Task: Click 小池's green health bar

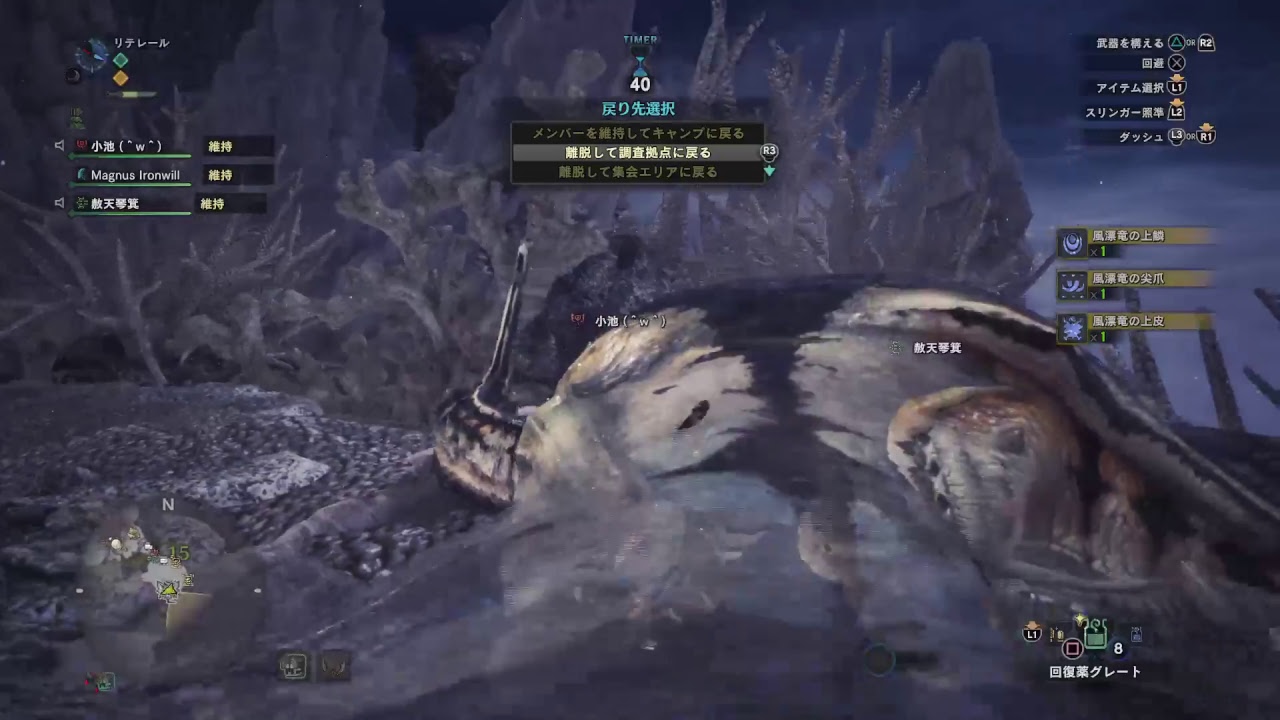Action: (x=130, y=154)
